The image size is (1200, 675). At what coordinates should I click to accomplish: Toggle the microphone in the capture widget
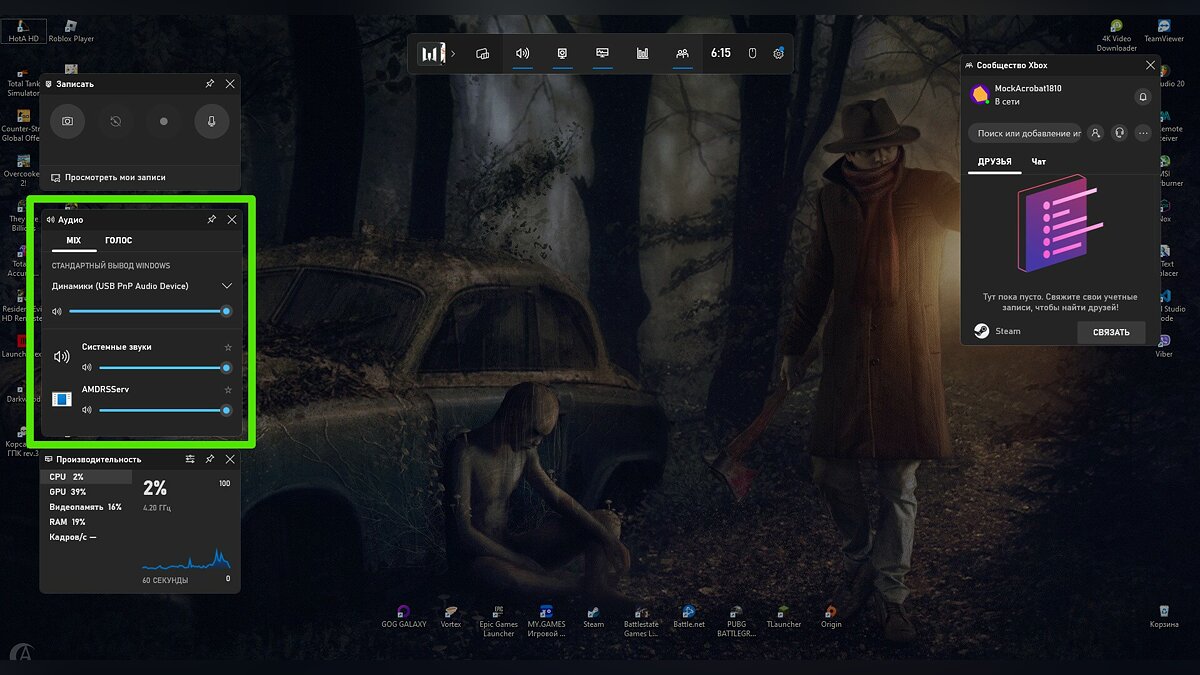point(212,121)
